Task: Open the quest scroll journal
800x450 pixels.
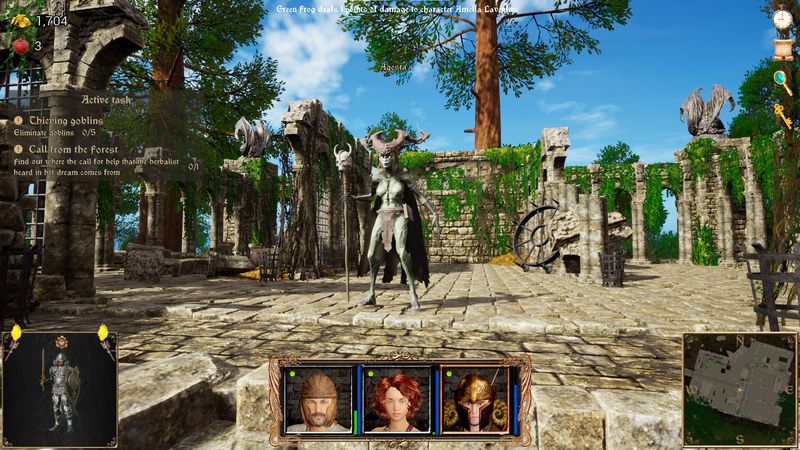Action: (x=782, y=47)
